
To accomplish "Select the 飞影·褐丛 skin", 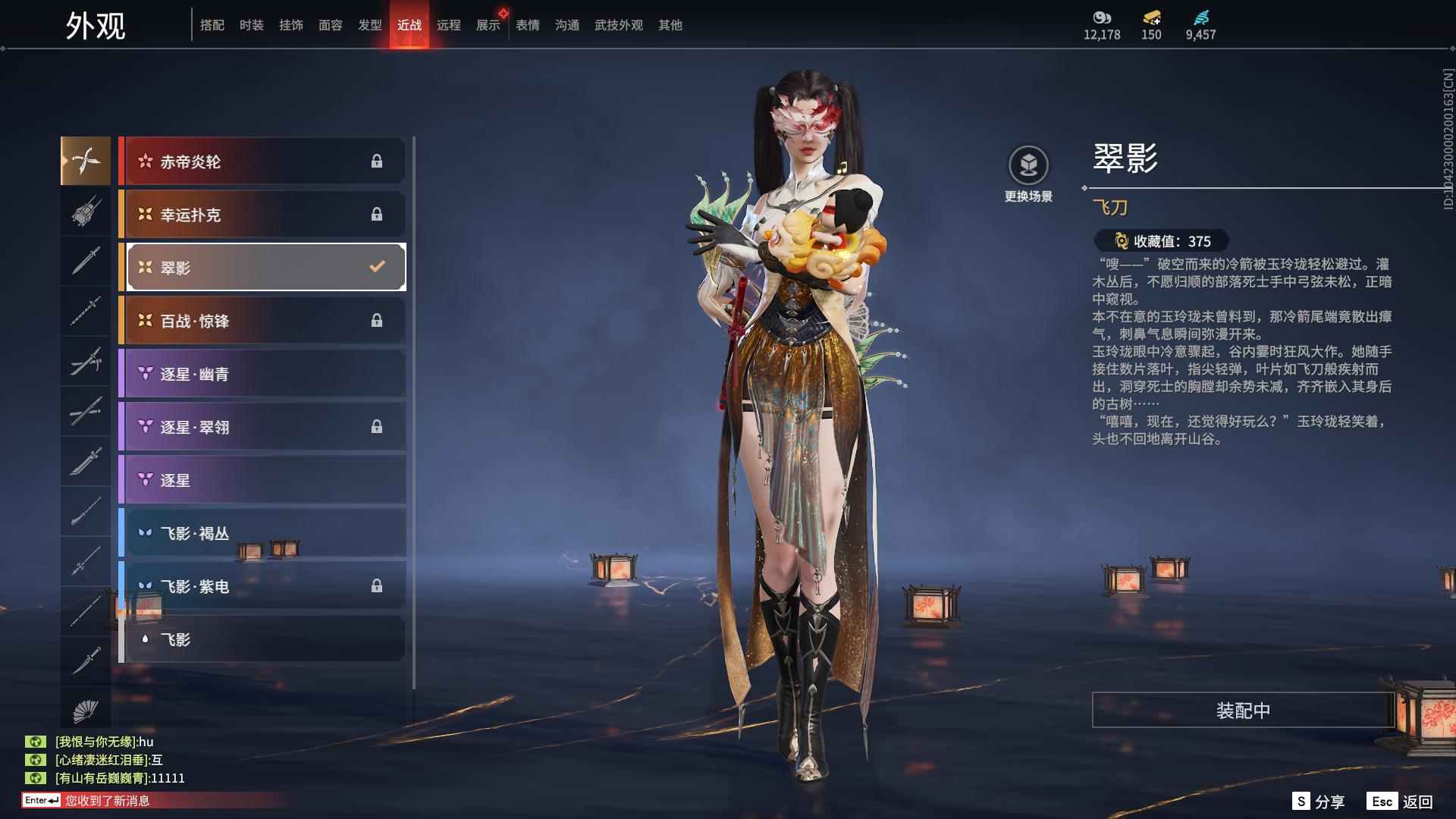I will point(263,533).
